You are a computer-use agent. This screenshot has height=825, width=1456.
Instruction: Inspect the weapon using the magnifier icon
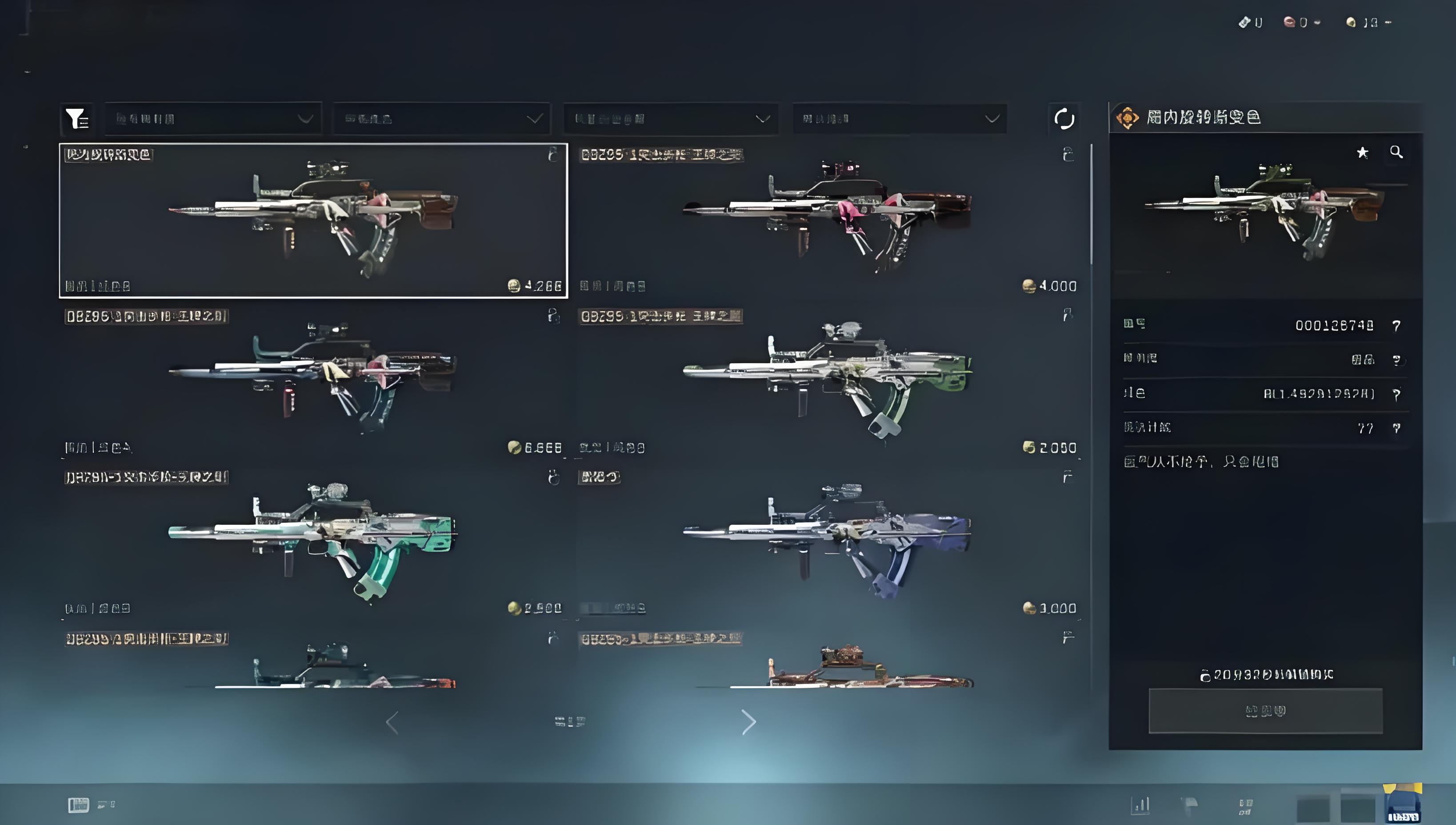tap(1396, 152)
